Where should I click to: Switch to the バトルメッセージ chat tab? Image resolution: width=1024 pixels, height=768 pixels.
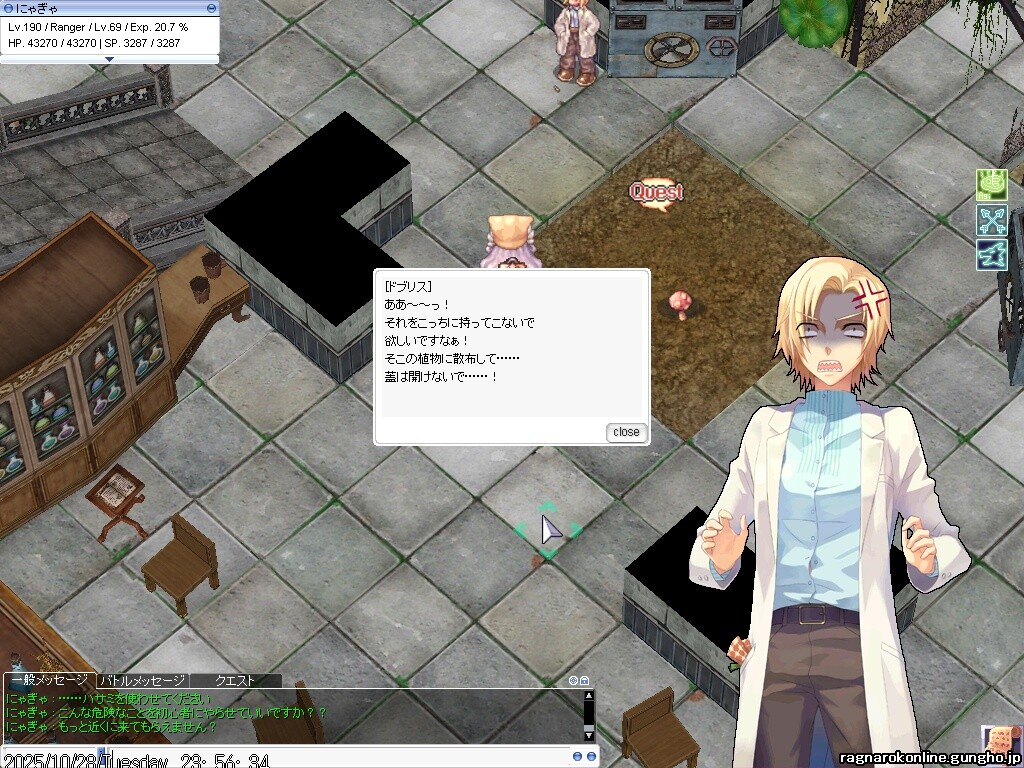[x=142, y=681]
